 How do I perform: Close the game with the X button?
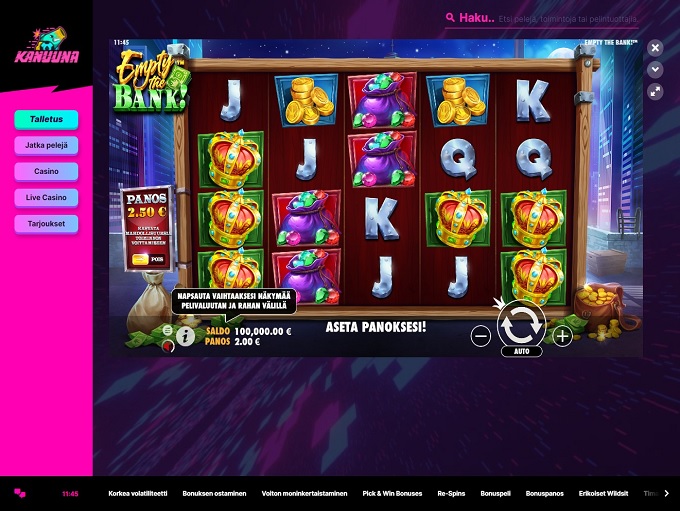click(x=655, y=48)
